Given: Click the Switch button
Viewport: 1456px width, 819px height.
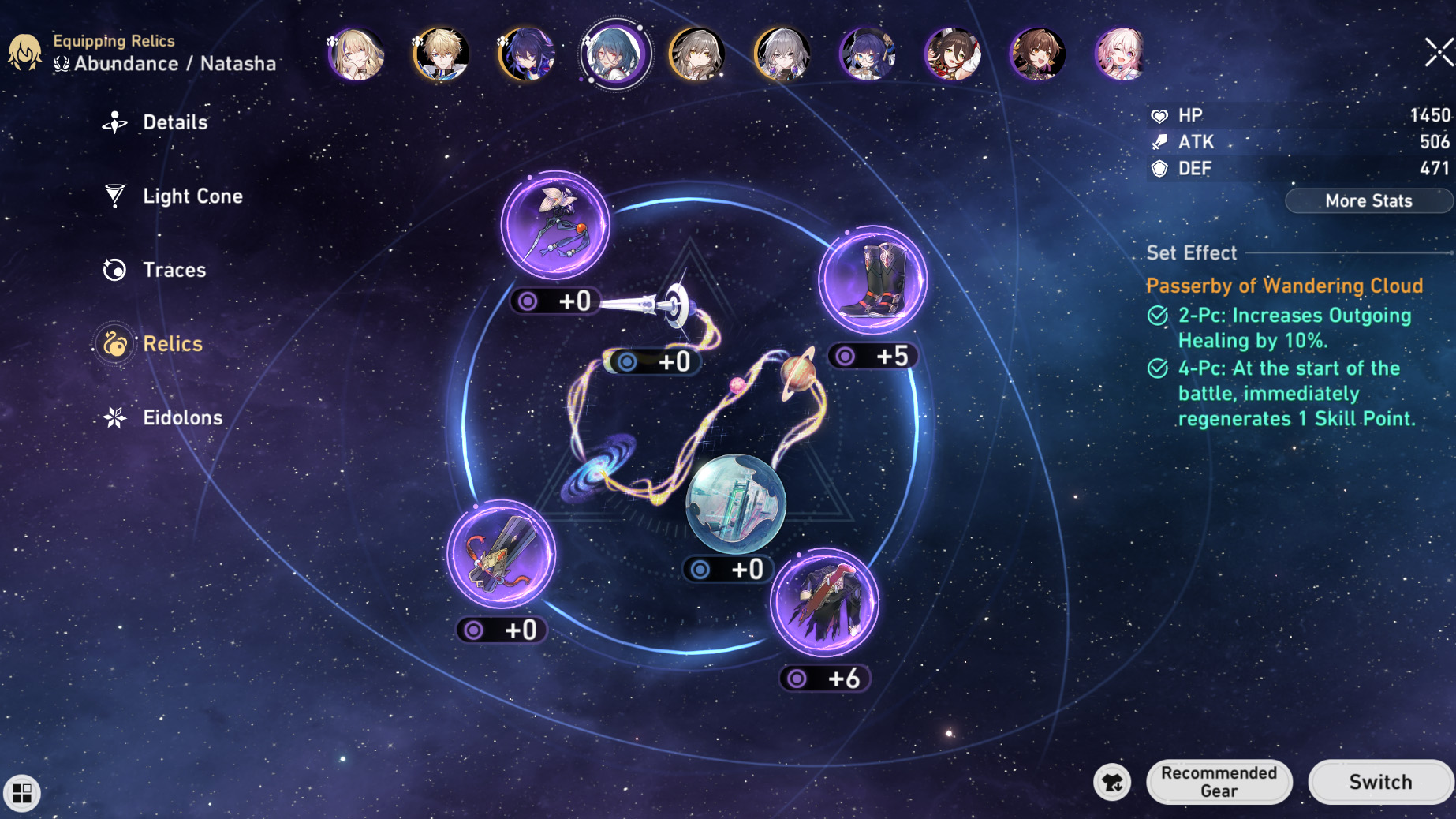Looking at the screenshot, I should coord(1379,782).
